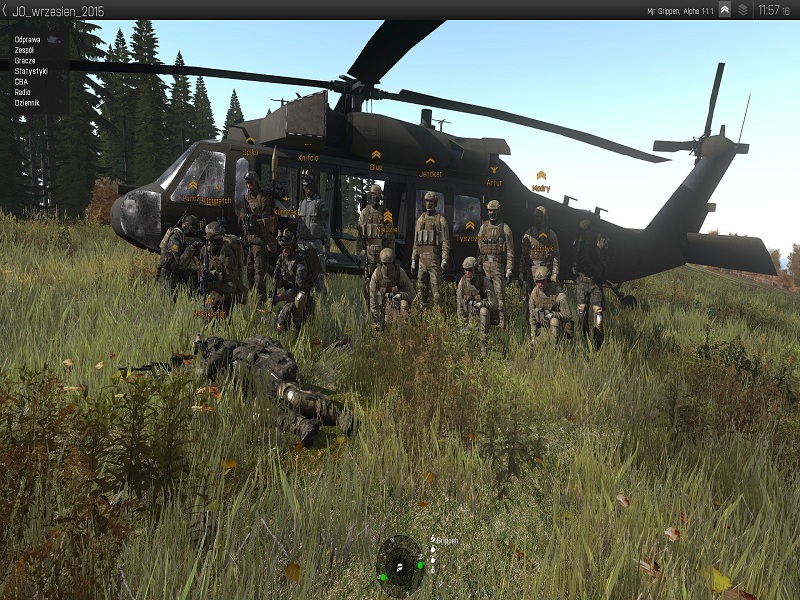Toggle the stacked layers icon in top bar
This screenshot has height=600, width=800.
click(x=743, y=10)
